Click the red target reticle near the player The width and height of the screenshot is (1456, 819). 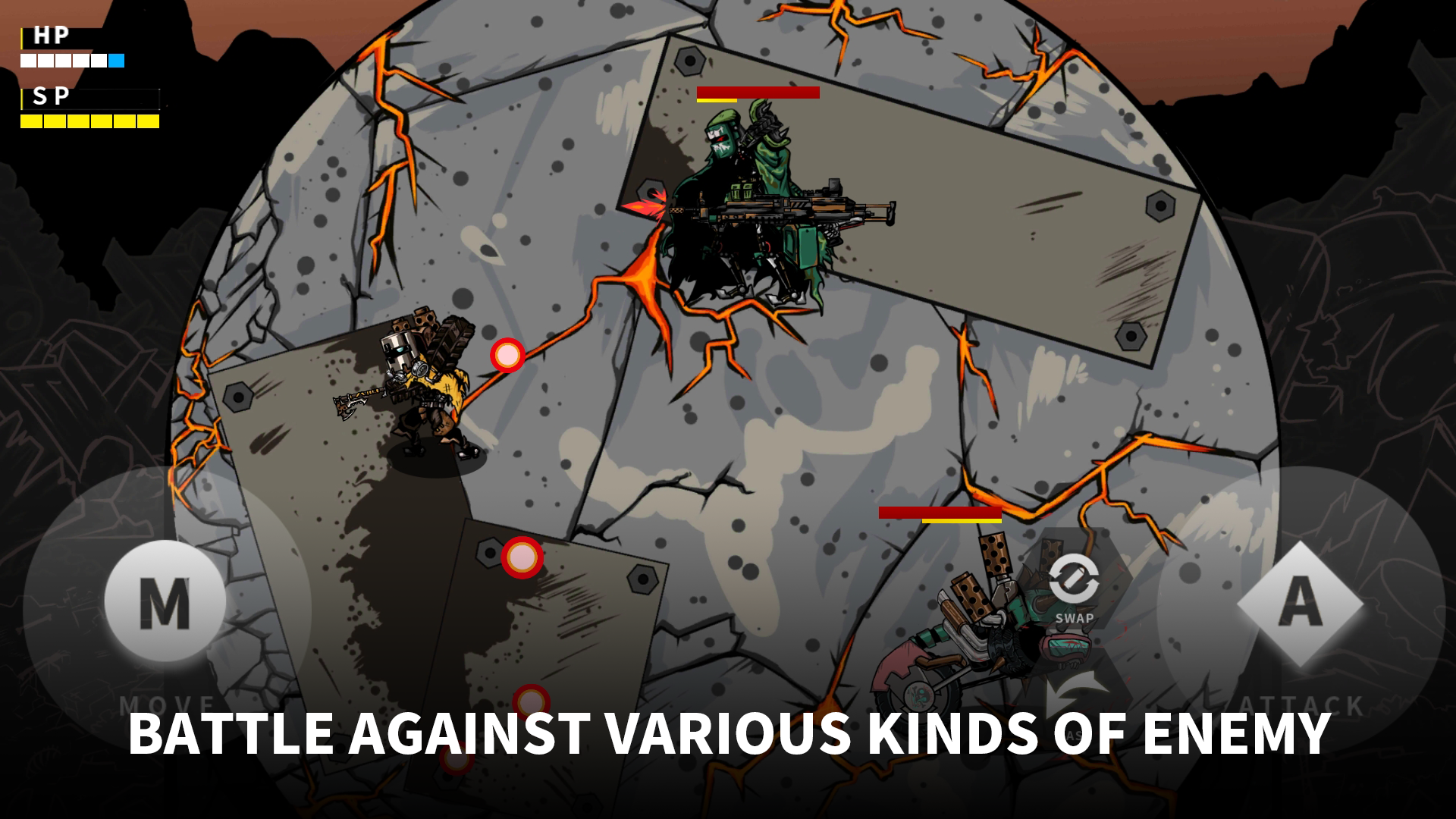(x=507, y=353)
